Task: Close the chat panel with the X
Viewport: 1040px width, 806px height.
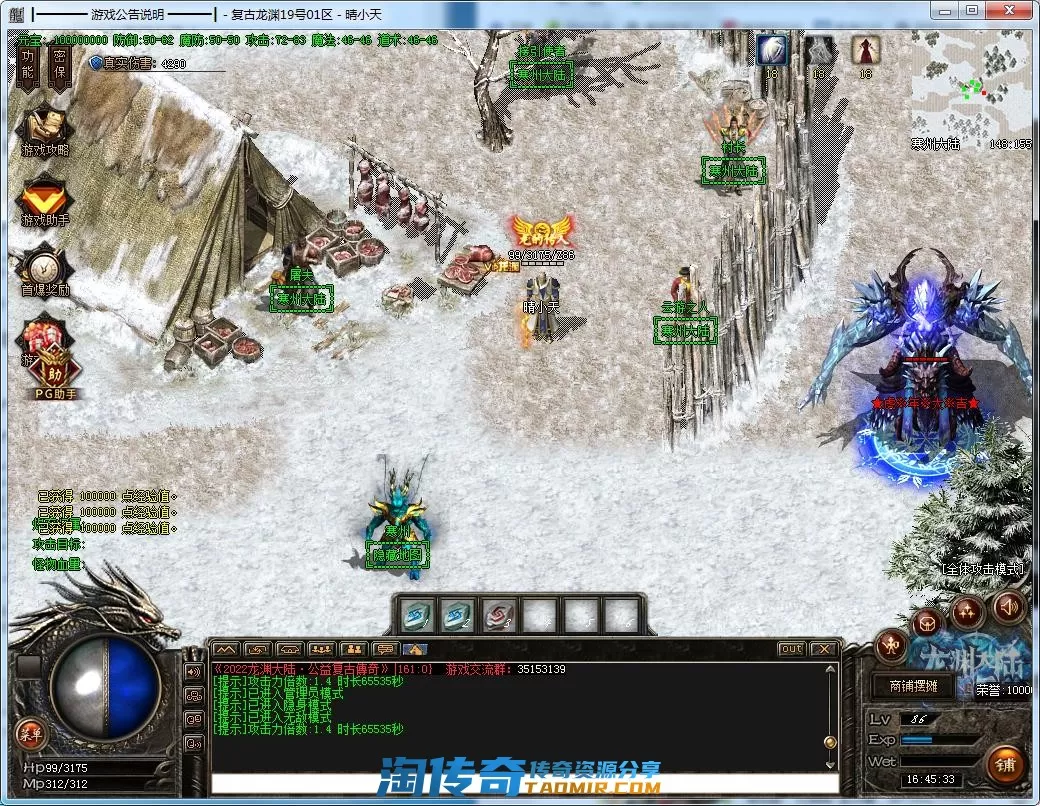Action: 822,649
